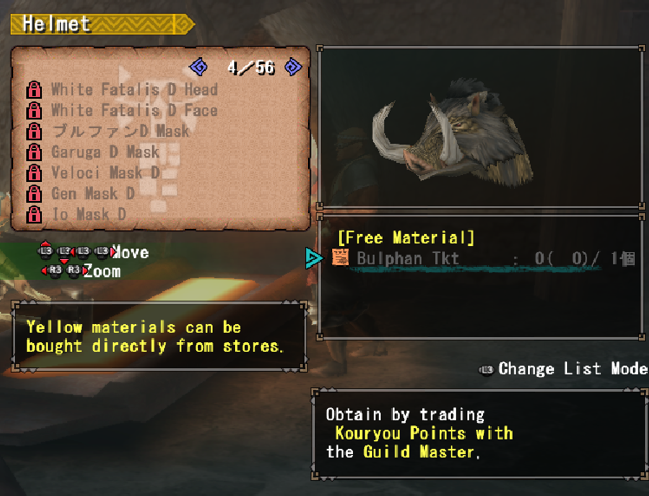Select the Bulphan Tkt material row

pyautogui.click(x=480, y=259)
